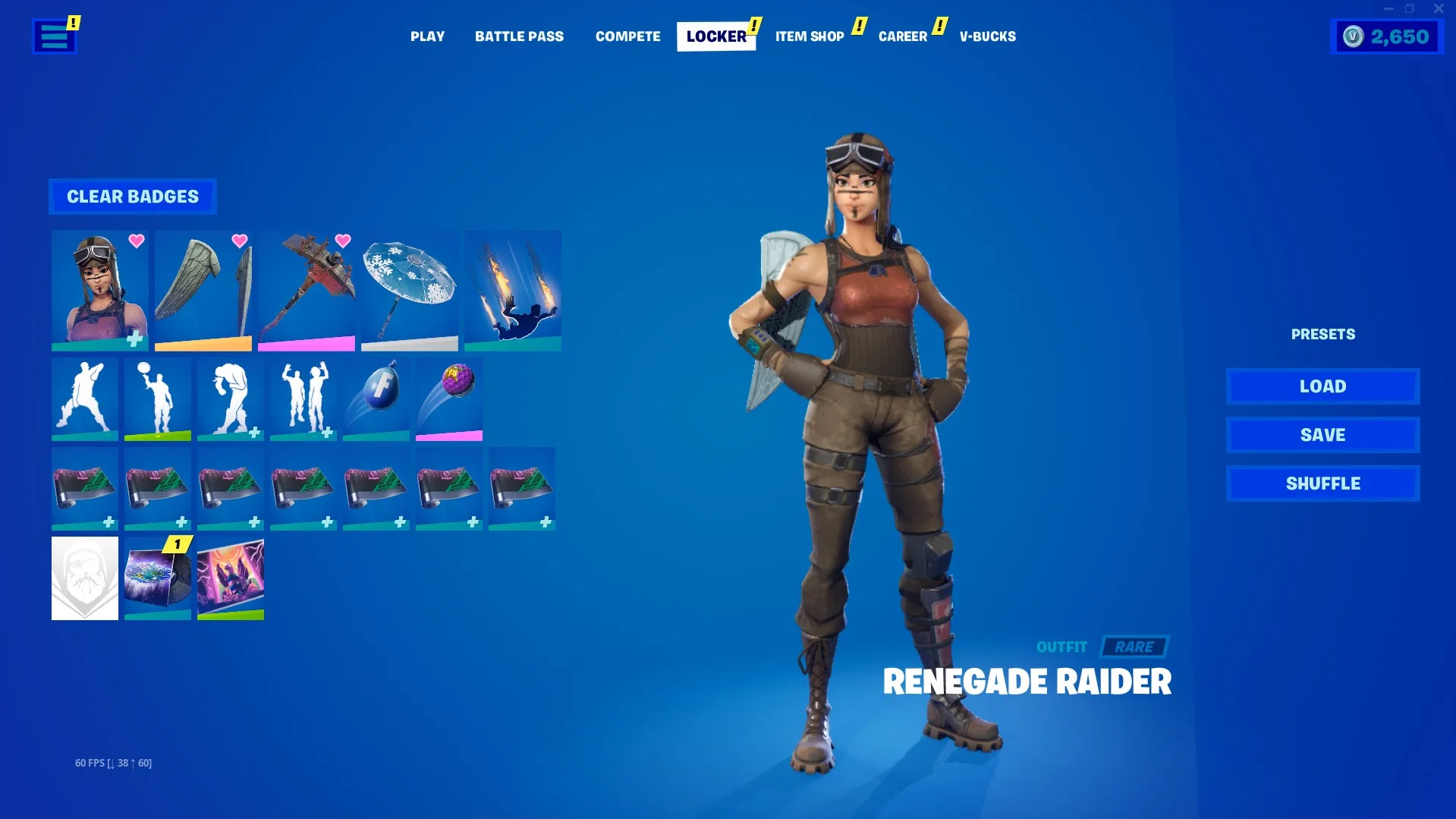Select the Locker tab
1456x819 pixels.
click(x=715, y=36)
